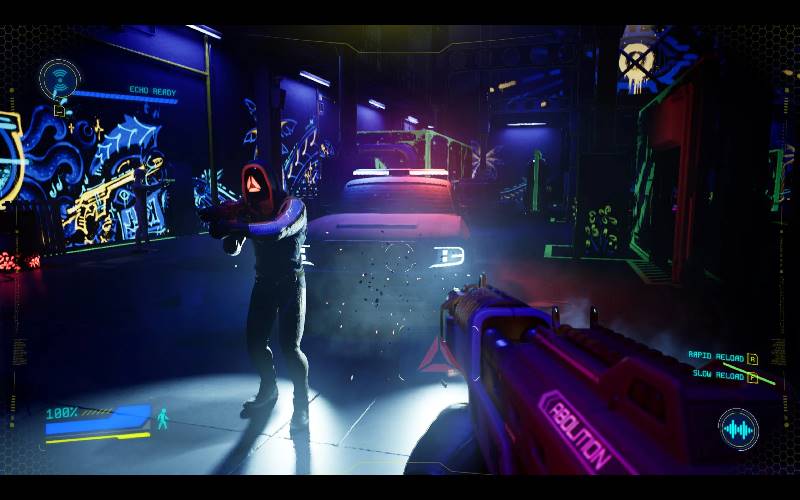Activate the Echo ability signal icon
800x500 pixels.
tap(59, 78)
